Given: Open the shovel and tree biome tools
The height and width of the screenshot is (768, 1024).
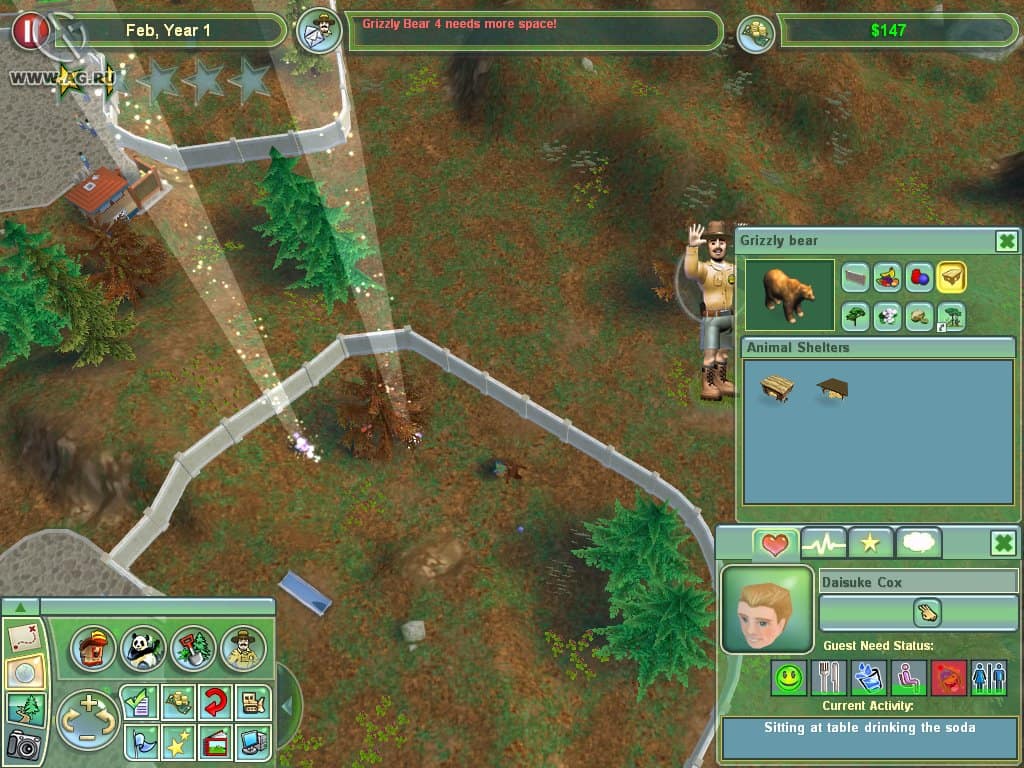Looking at the screenshot, I should point(193,649).
